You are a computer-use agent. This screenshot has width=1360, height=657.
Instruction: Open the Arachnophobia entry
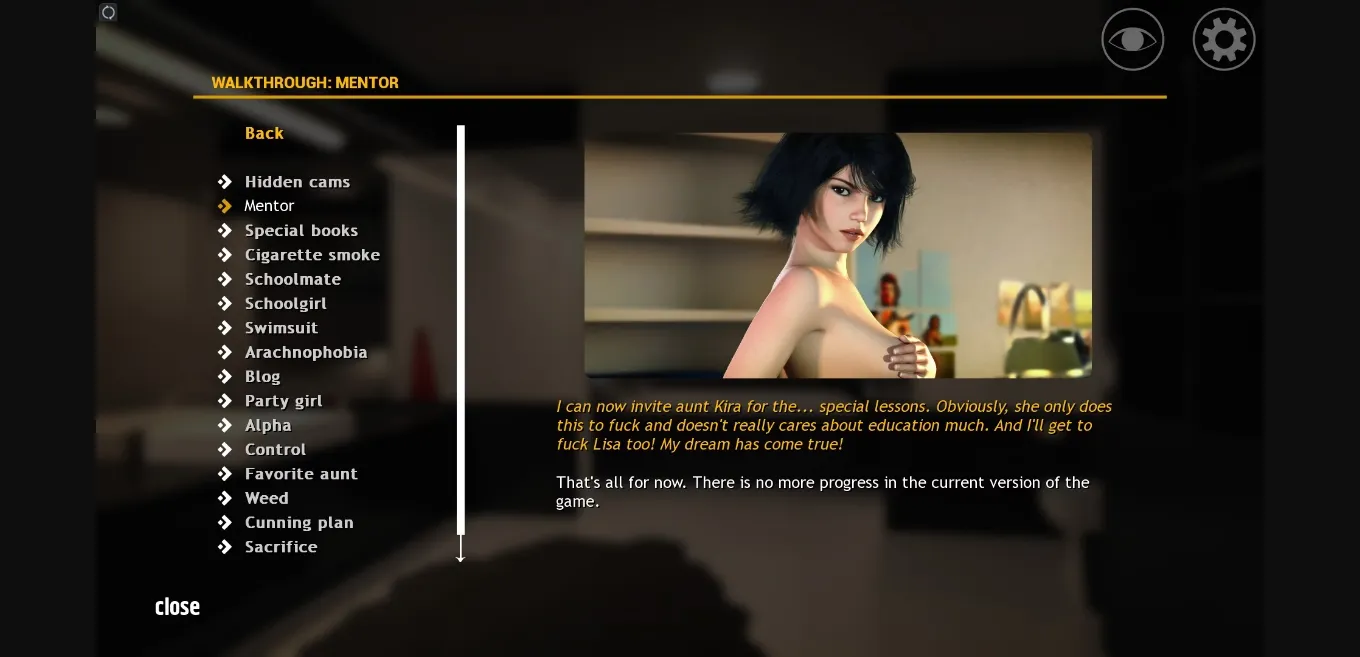[306, 352]
